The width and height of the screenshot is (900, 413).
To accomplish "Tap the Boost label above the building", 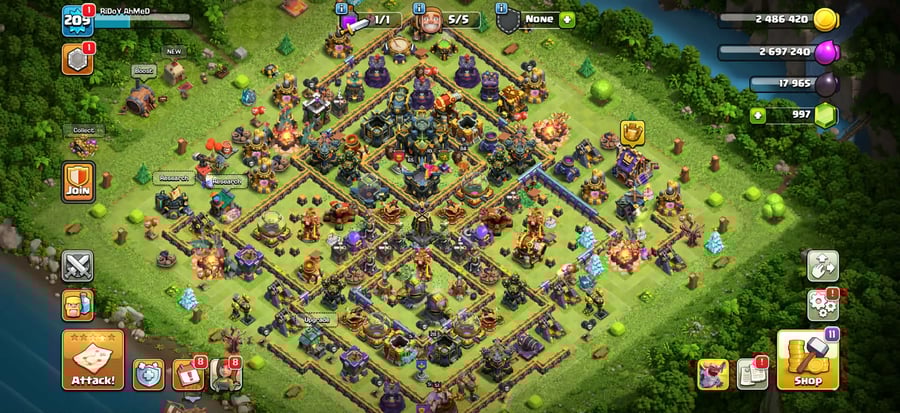I will (141, 72).
